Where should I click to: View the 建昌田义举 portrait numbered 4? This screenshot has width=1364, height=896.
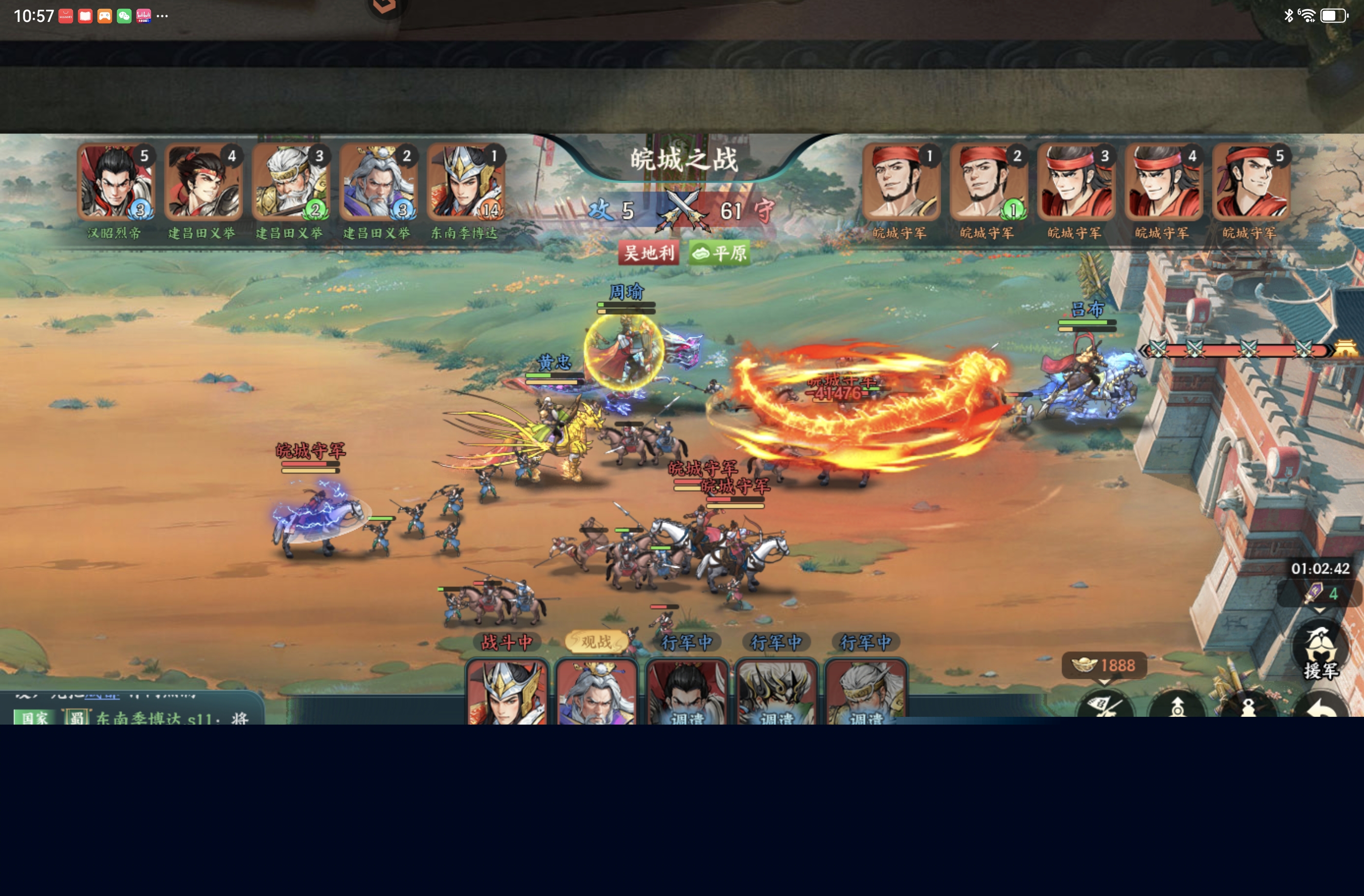[x=203, y=183]
